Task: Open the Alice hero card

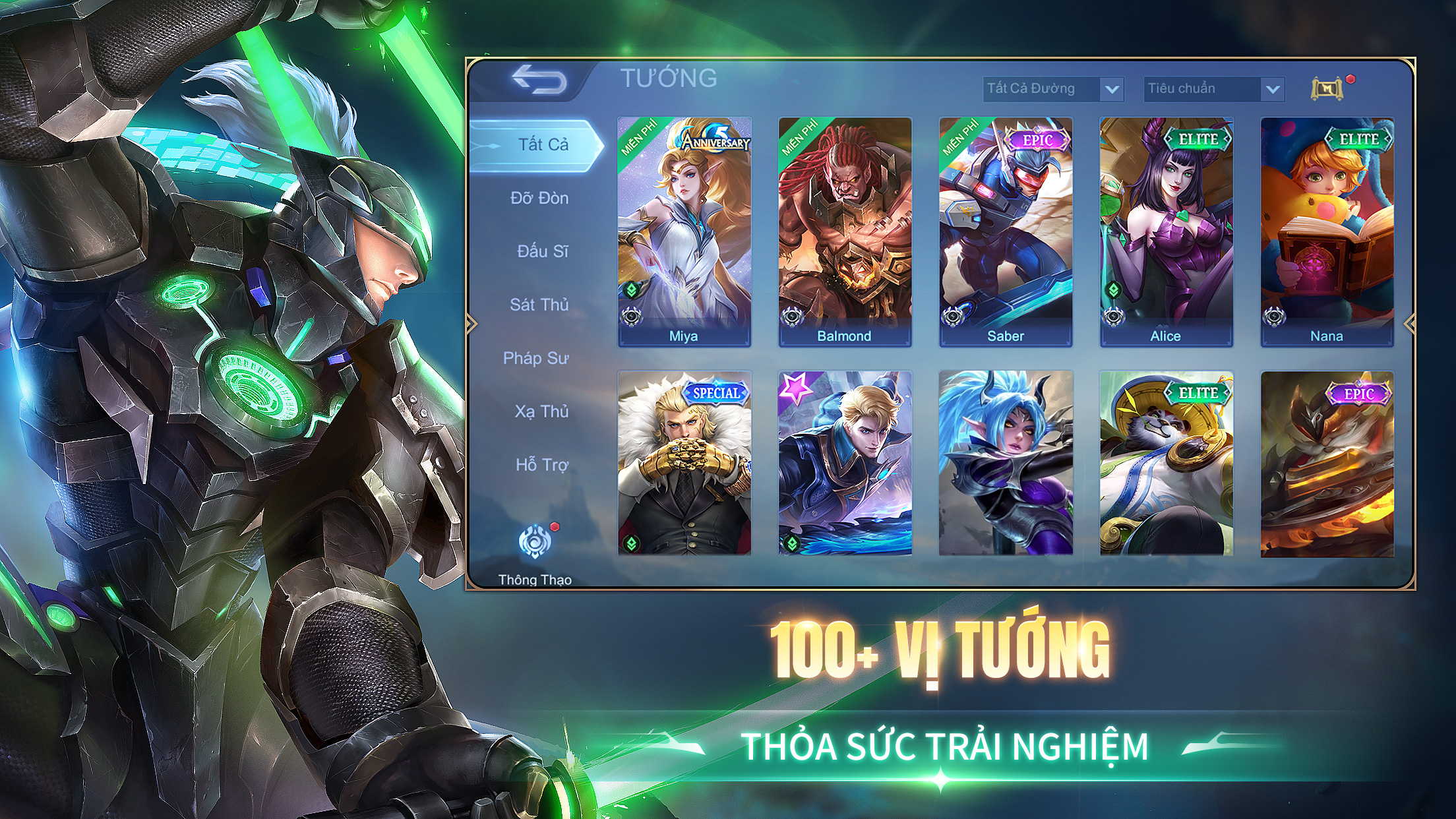Action: [1166, 231]
